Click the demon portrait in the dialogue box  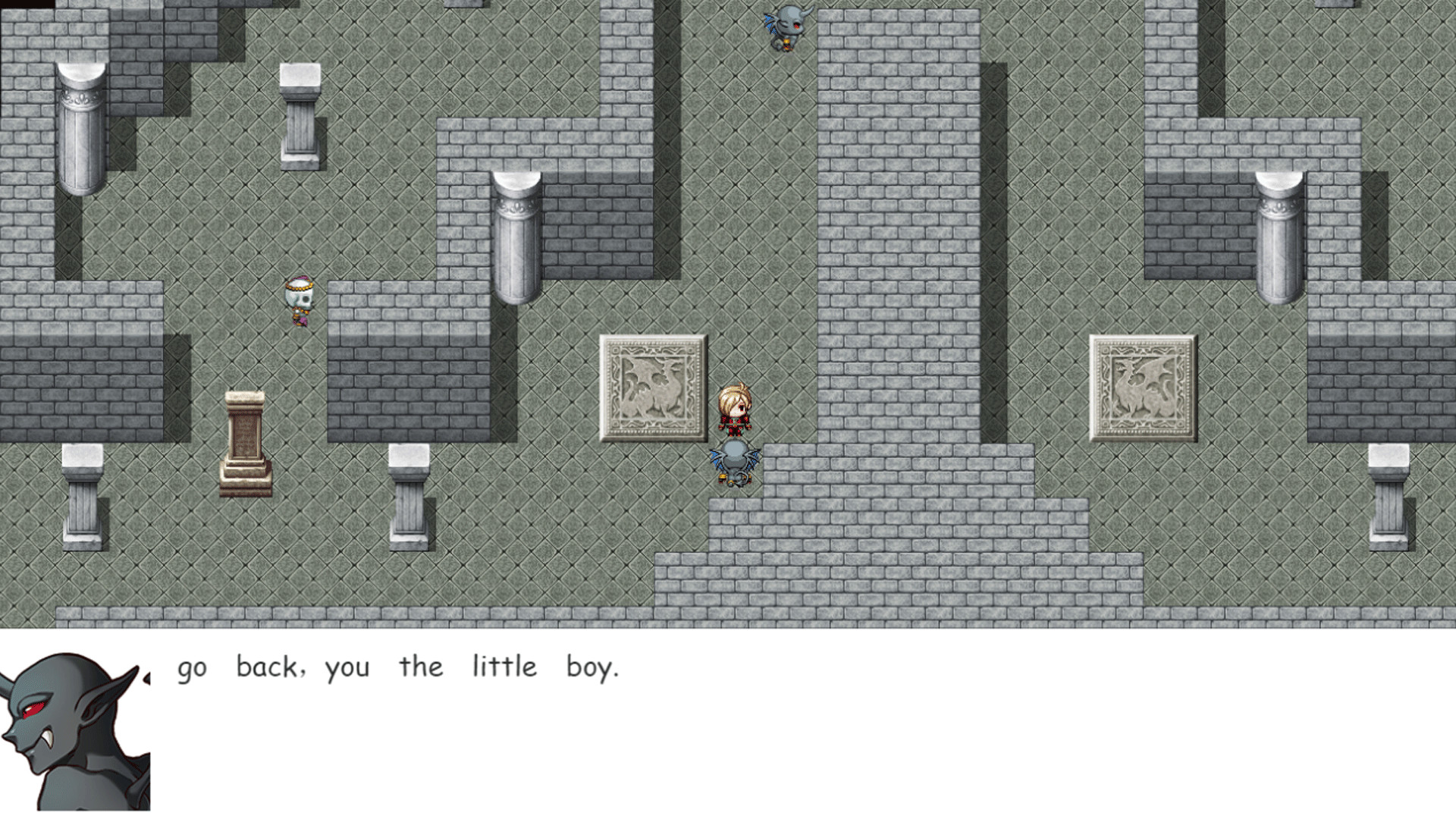coord(76,728)
